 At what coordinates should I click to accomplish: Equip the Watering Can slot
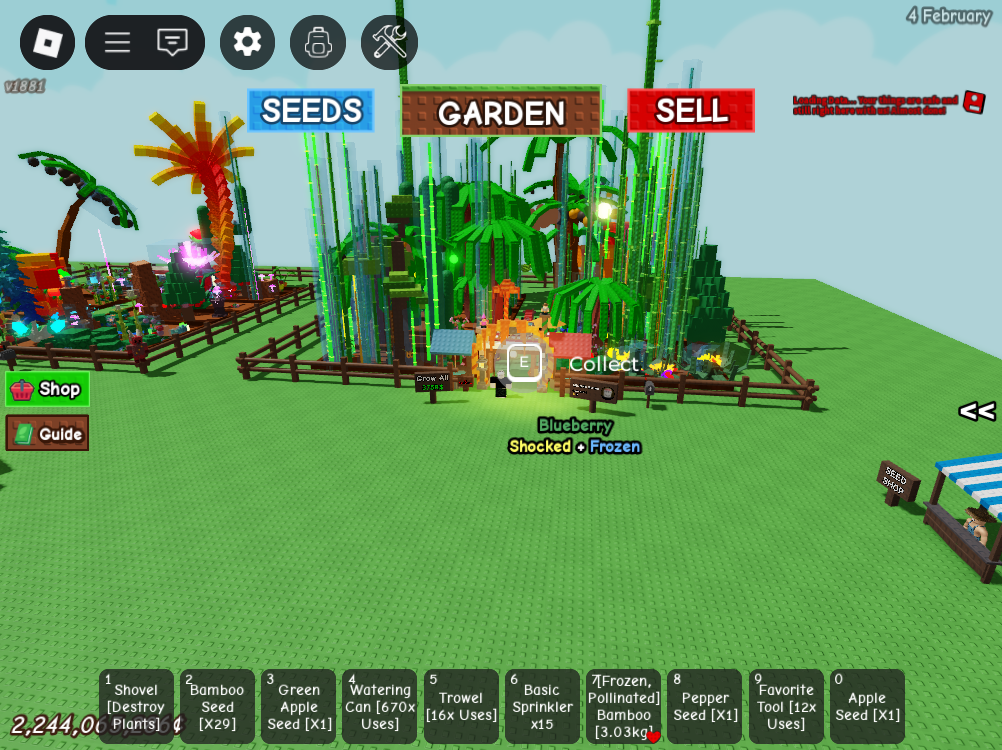click(380, 706)
